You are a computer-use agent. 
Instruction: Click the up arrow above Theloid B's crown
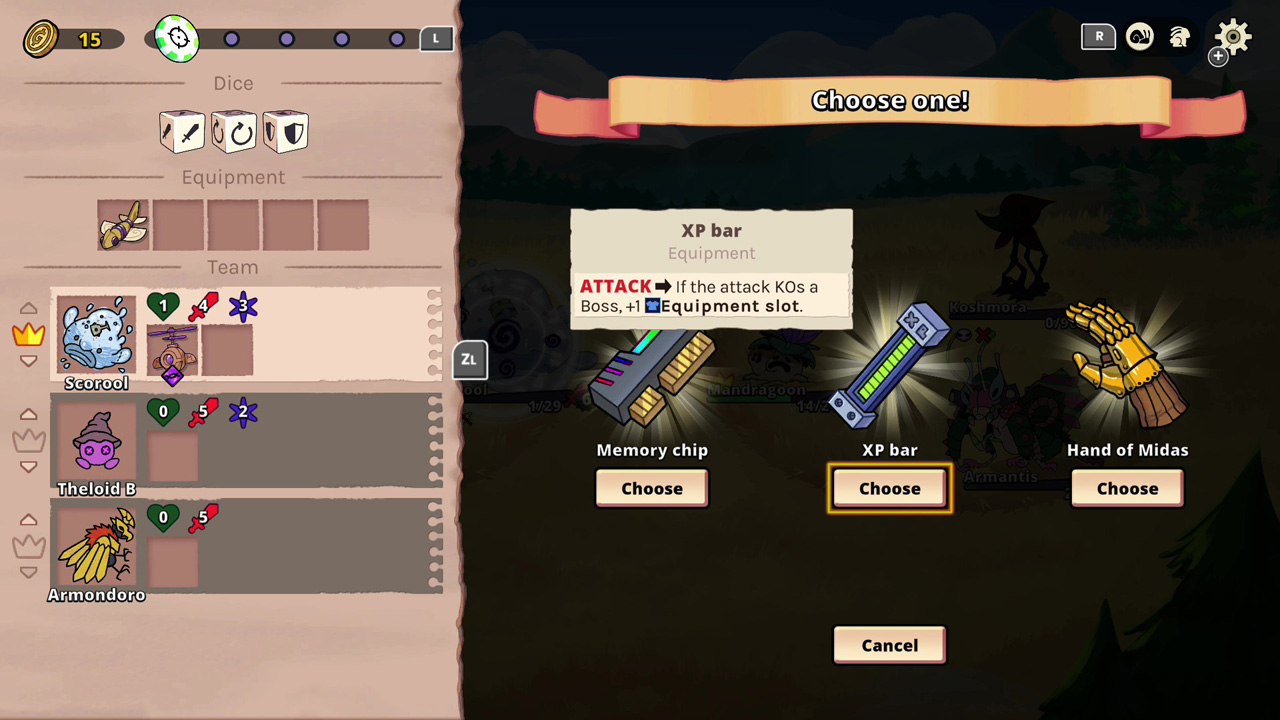click(x=28, y=414)
